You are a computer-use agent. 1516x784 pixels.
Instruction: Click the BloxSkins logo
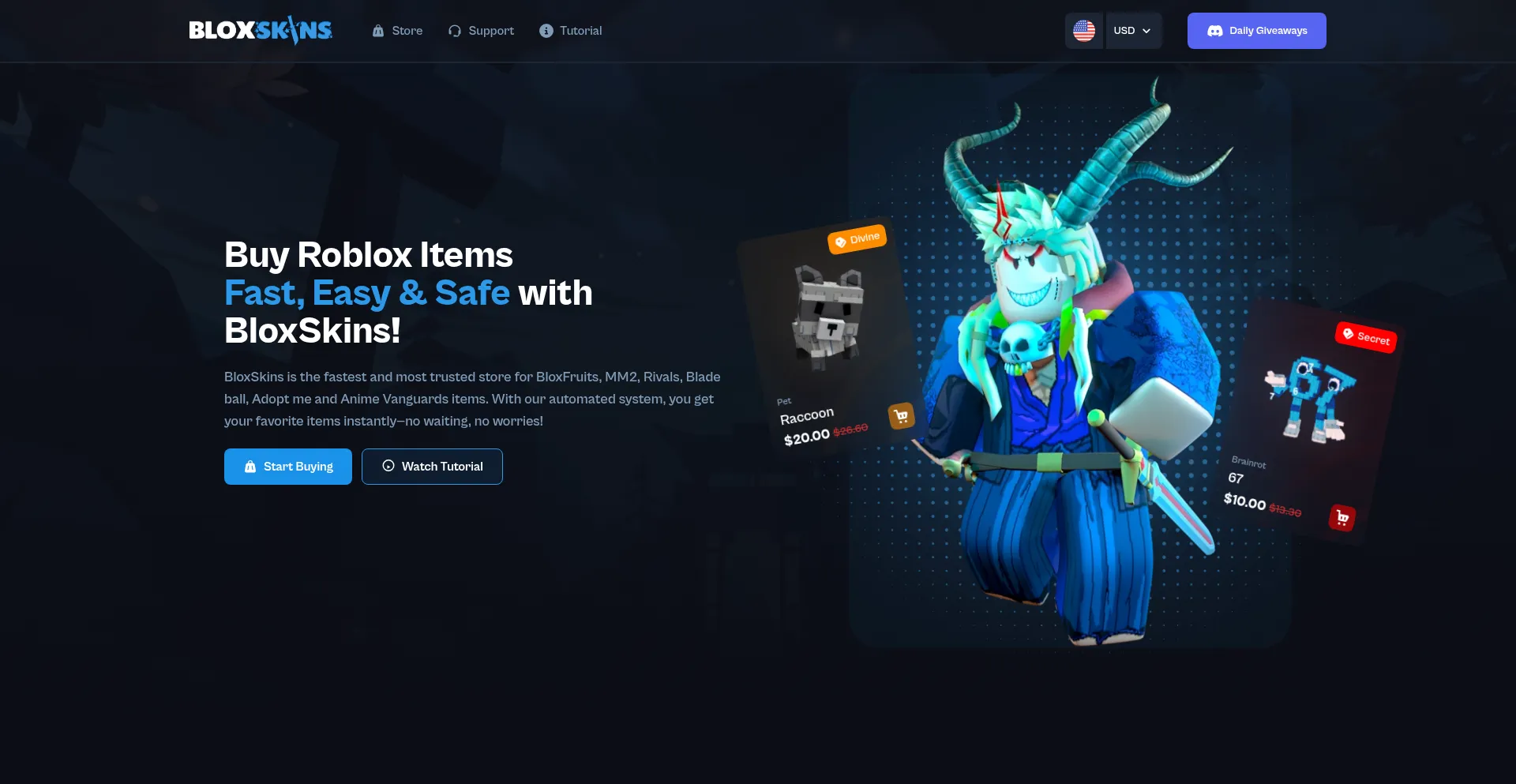[x=261, y=31]
